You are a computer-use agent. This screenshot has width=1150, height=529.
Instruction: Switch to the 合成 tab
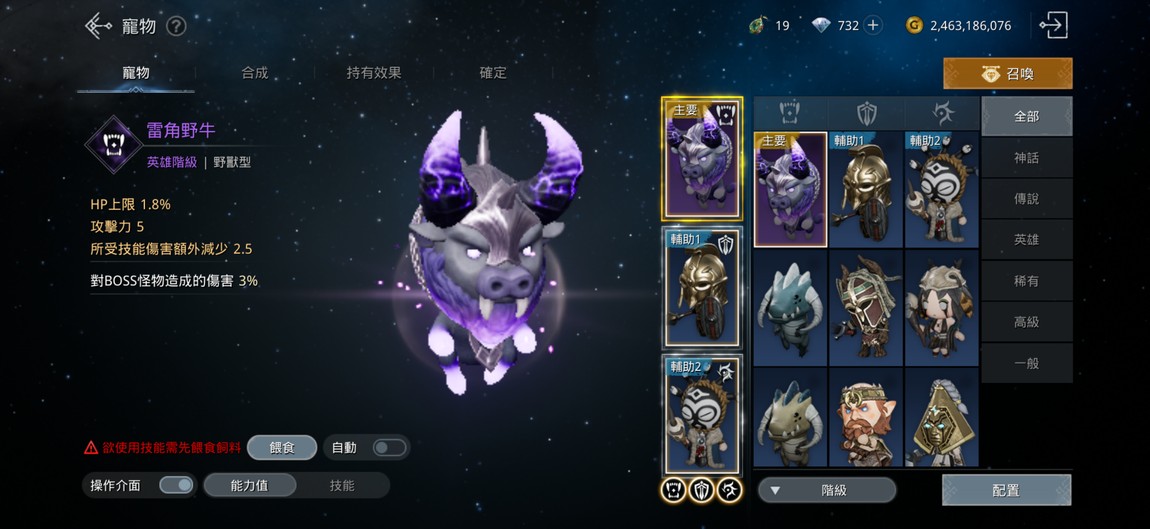point(254,73)
